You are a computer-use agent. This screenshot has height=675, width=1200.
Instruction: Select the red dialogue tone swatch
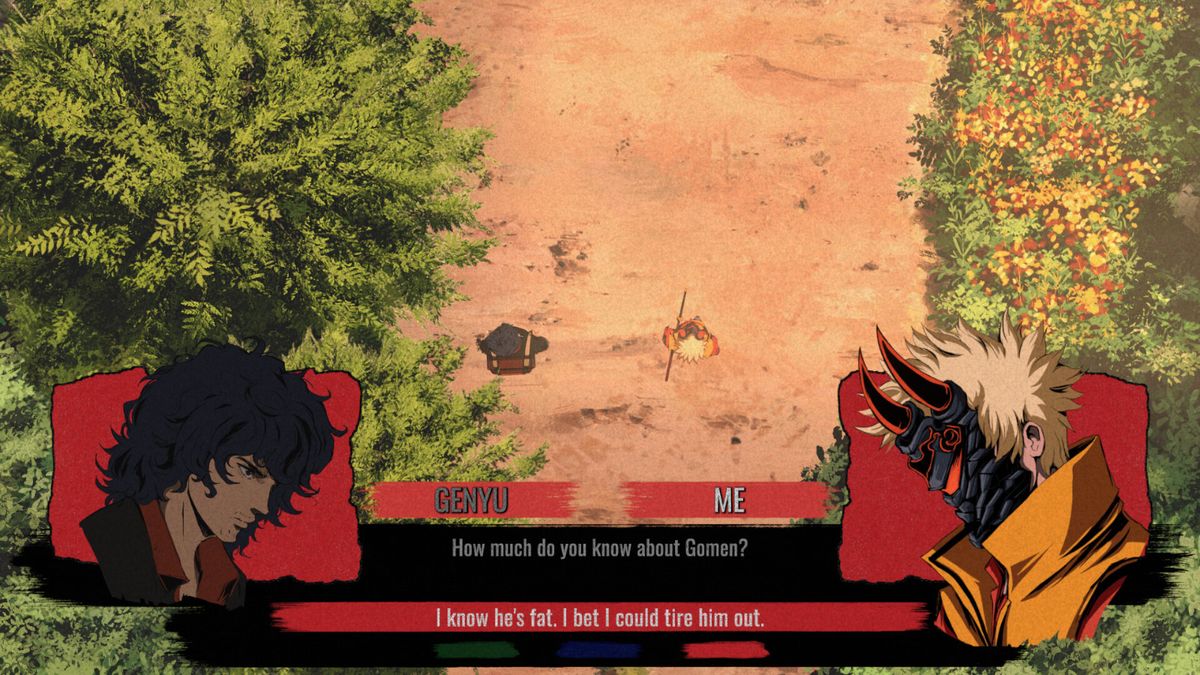[725, 650]
